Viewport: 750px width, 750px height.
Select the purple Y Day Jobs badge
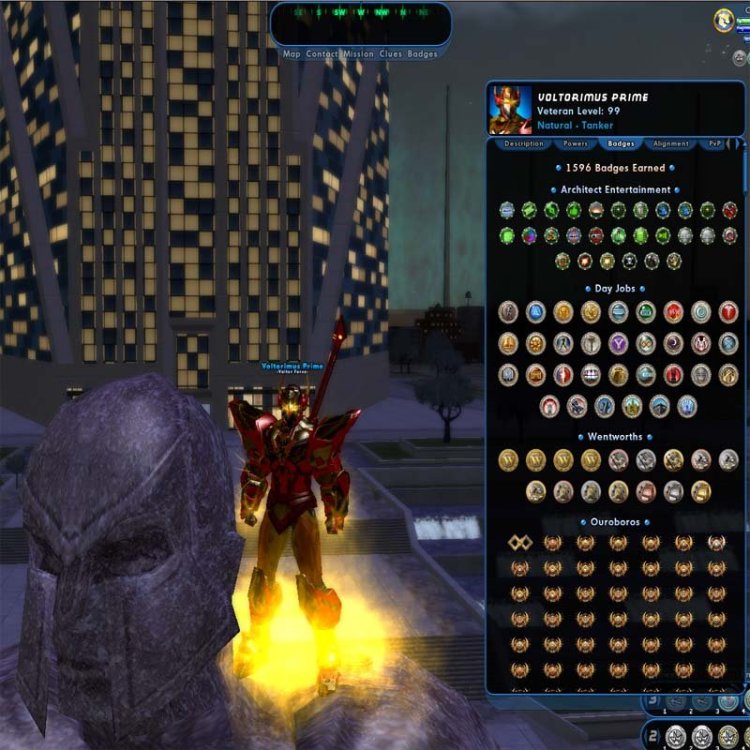[x=618, y=343]
